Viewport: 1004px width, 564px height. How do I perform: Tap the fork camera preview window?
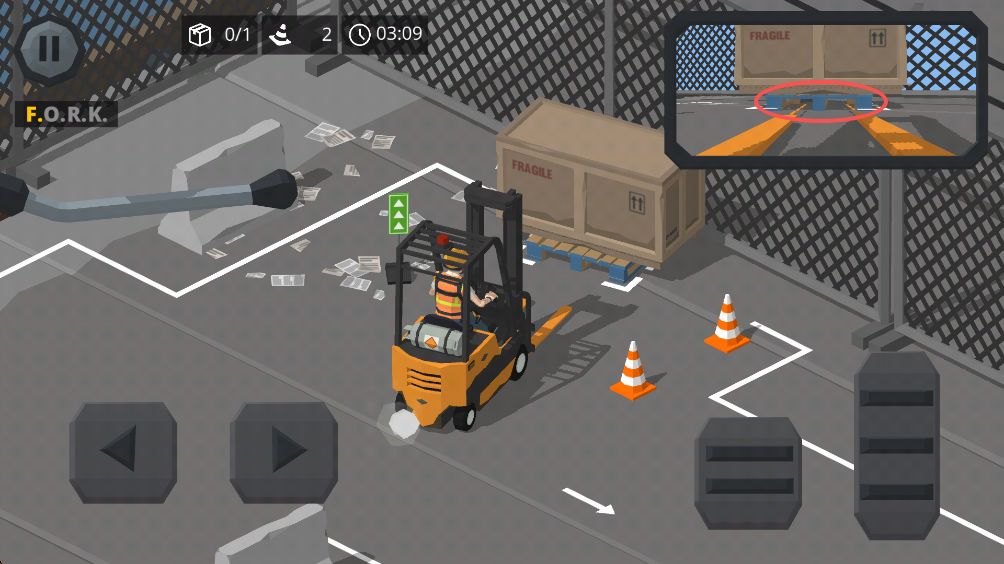(825, 90)
